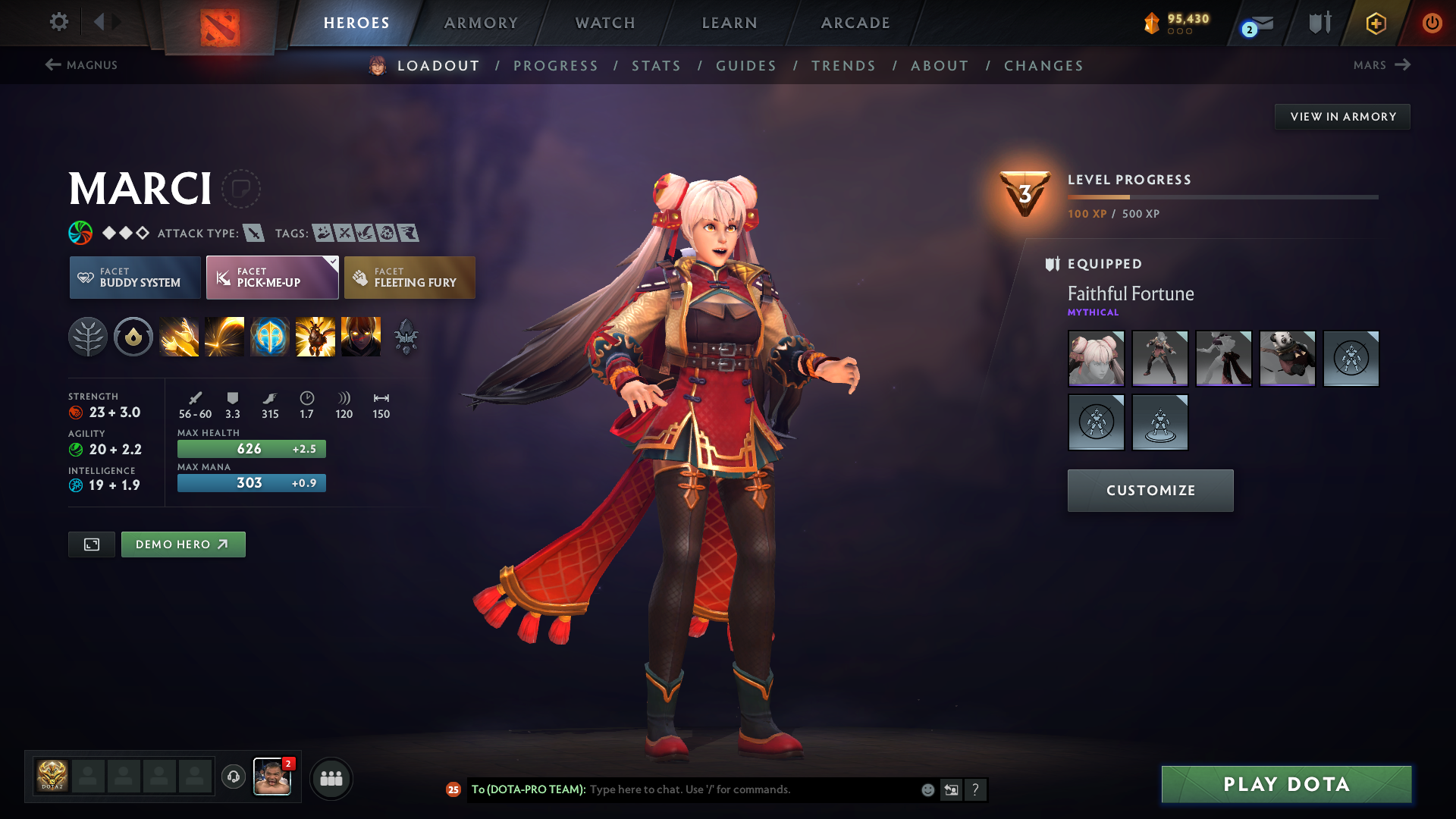Choose the Fleeting Fury facet
Image resolution: width=1456 pixels, height=819 pixels.
pos(409,278)
